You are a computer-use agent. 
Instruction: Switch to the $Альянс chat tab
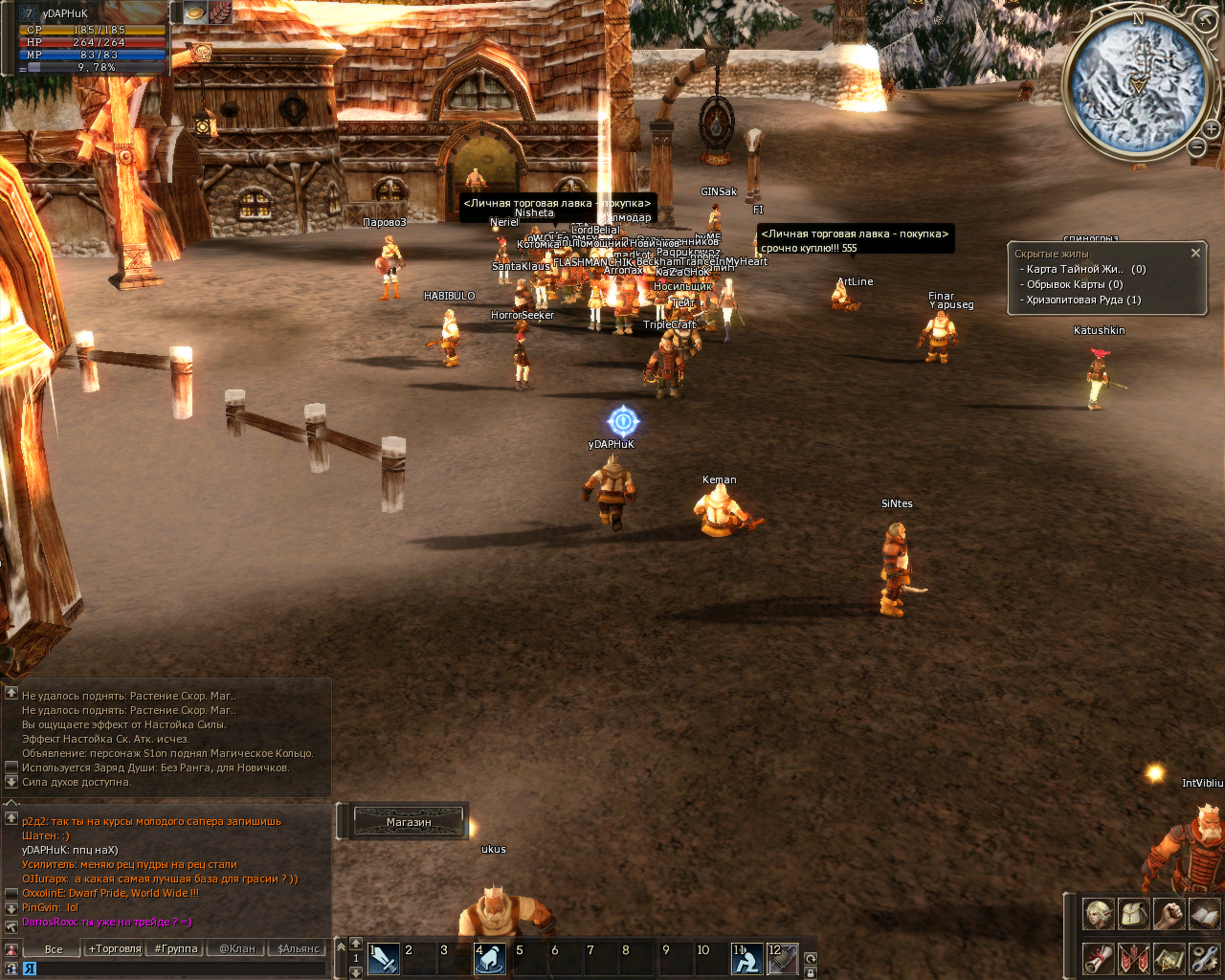[299, 949]
